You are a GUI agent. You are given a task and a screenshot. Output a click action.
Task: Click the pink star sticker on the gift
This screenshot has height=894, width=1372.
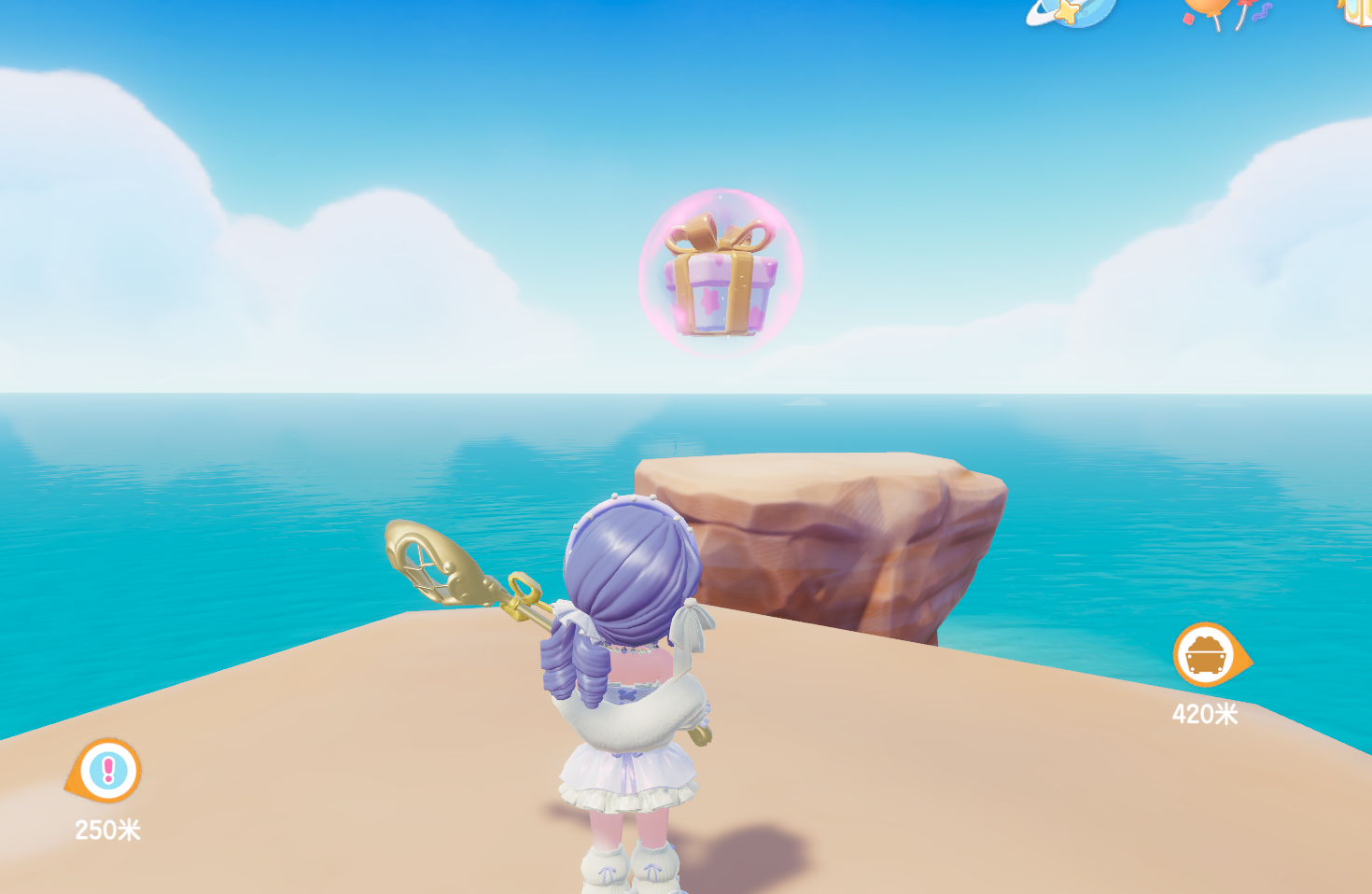point(711,300)
